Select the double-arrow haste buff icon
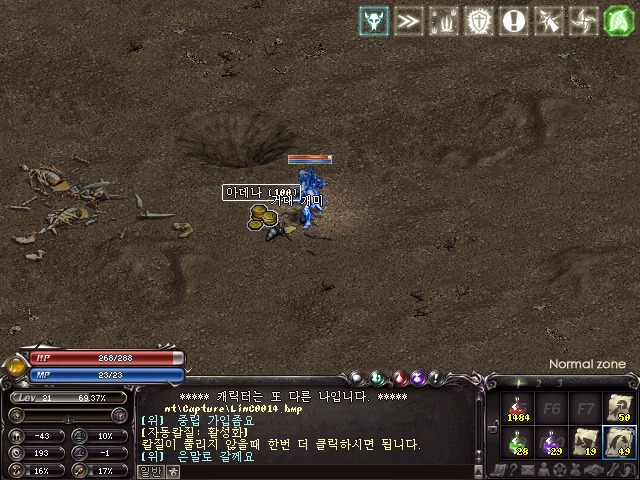 408,22
